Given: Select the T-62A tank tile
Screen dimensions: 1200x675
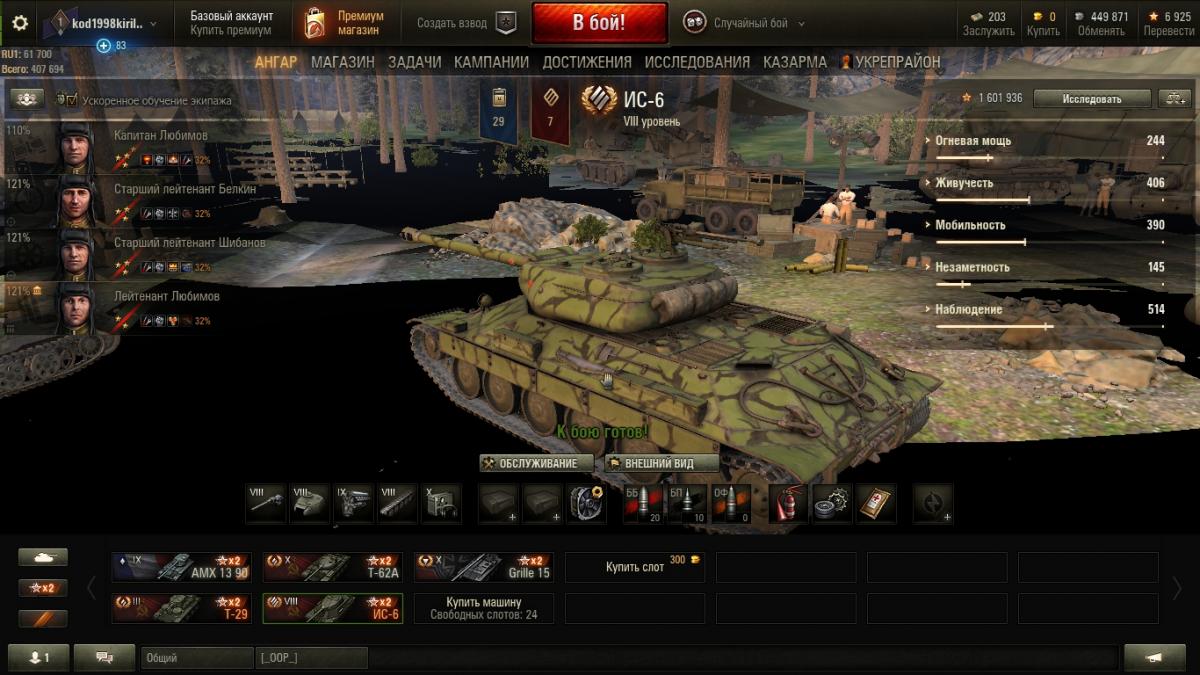Looking at the screenshot, I should [333, 567].
